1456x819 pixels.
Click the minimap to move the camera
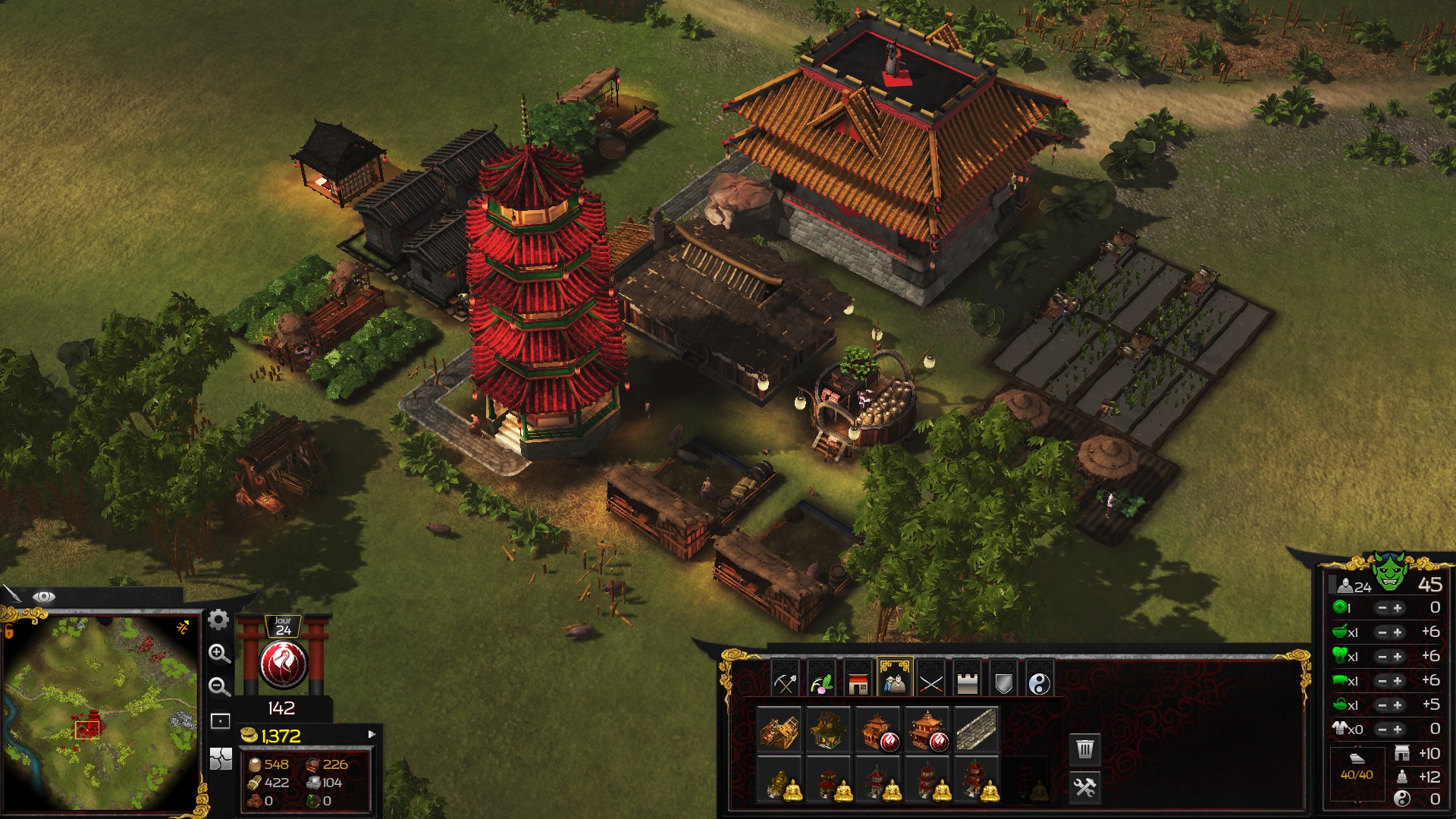coord(101,713)
